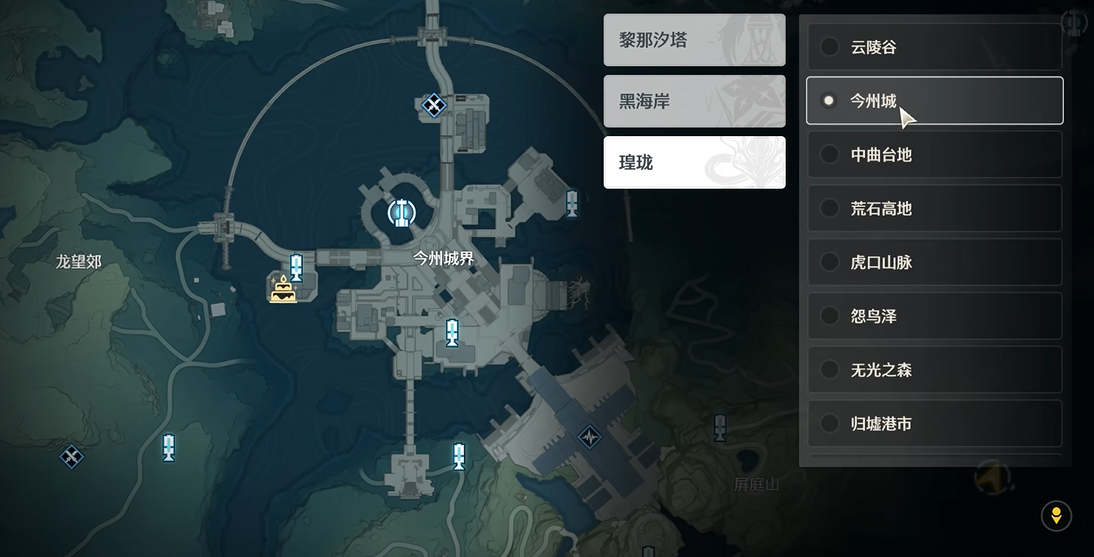Select the diamond waypoint at the north bridge
Viewport: 1094px width, 557px height.
coord(434,104)
